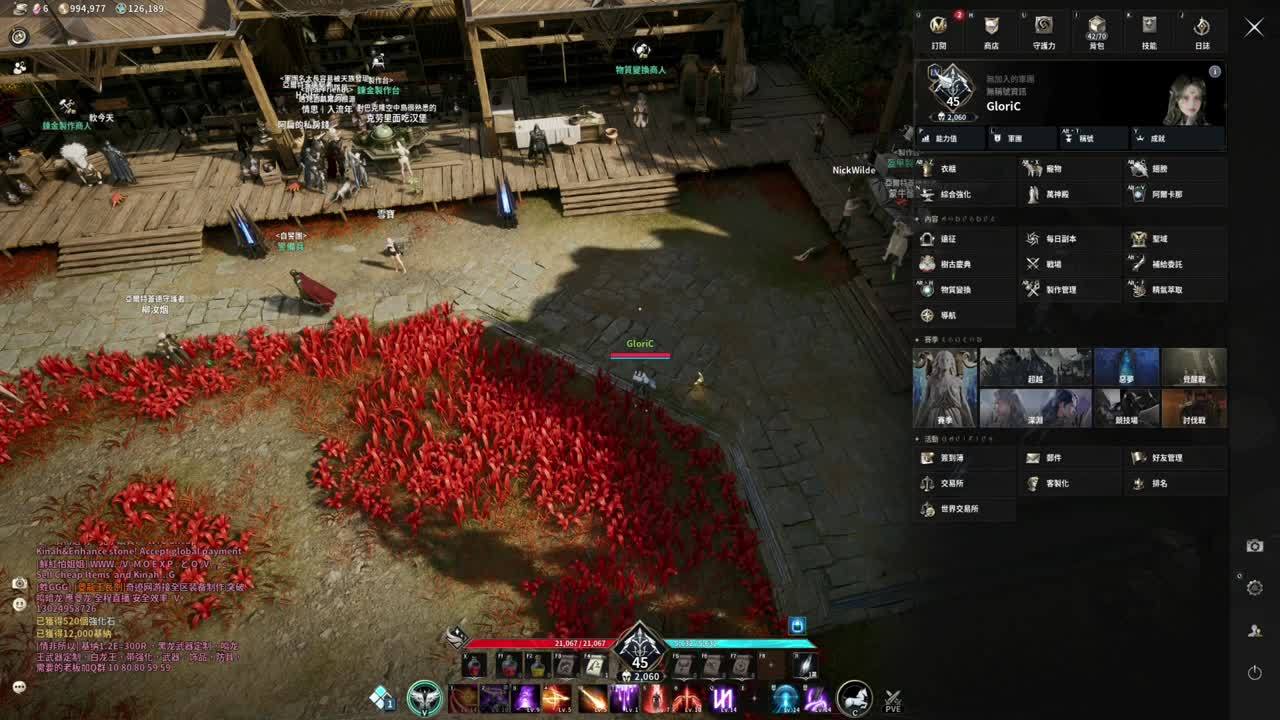
Task: Close the main menu panel
Action: point(1254,28)
